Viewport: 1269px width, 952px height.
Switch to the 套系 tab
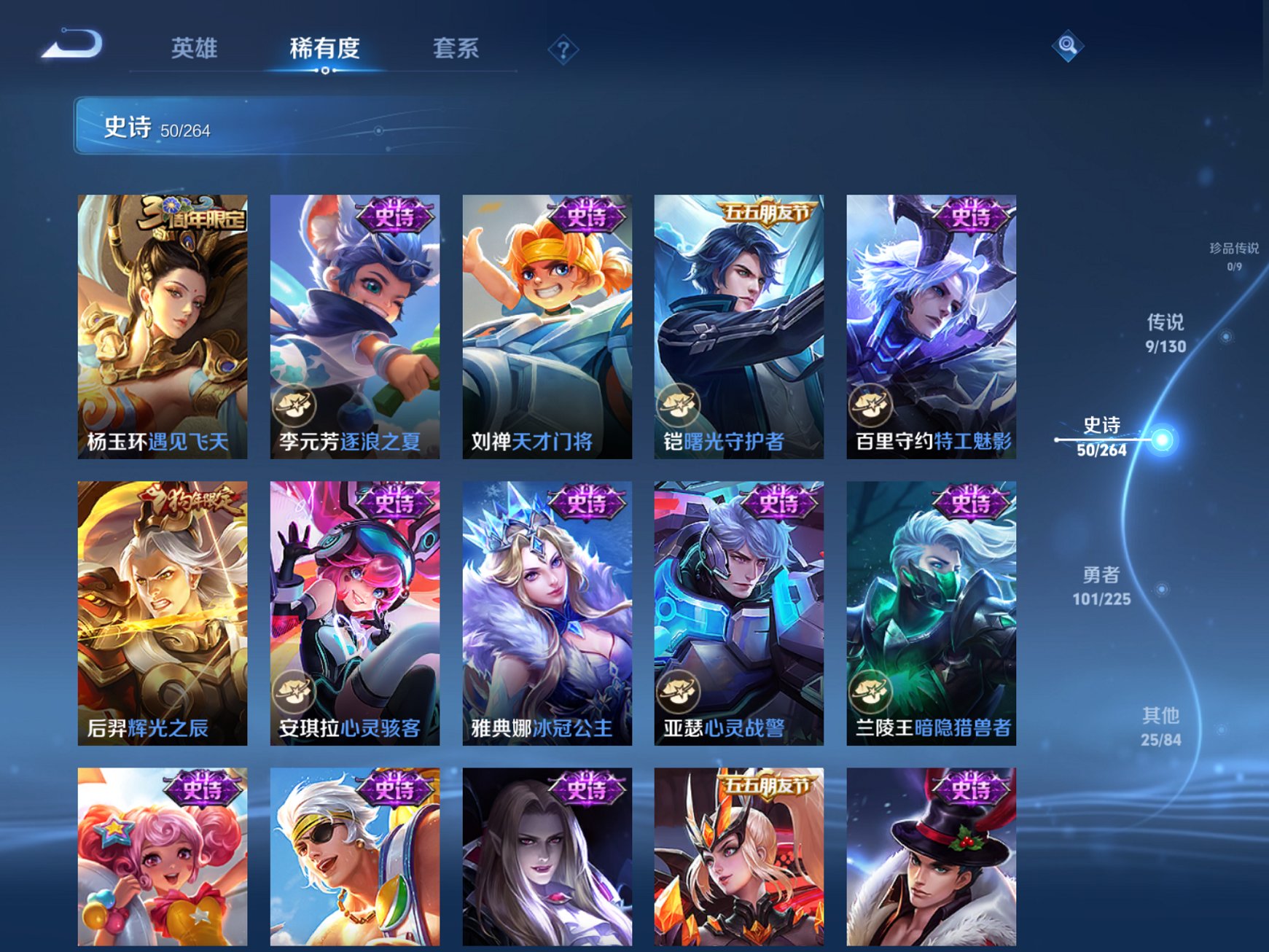(x=455, y=46)
